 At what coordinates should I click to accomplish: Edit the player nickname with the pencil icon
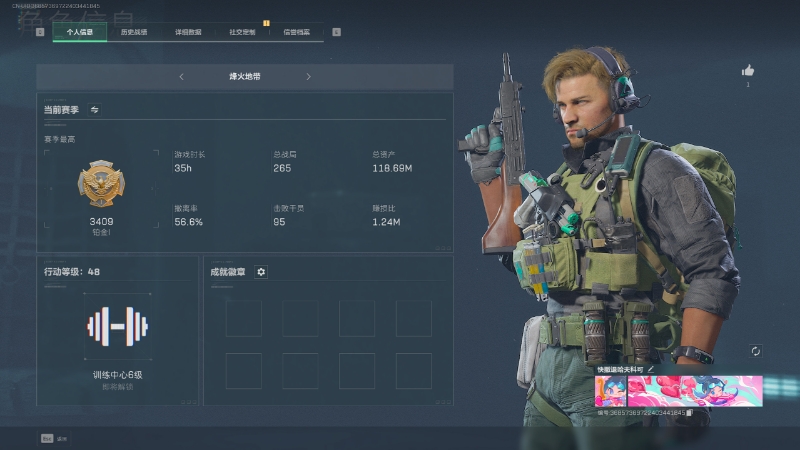pyautogui.click(x=651, y=369)
